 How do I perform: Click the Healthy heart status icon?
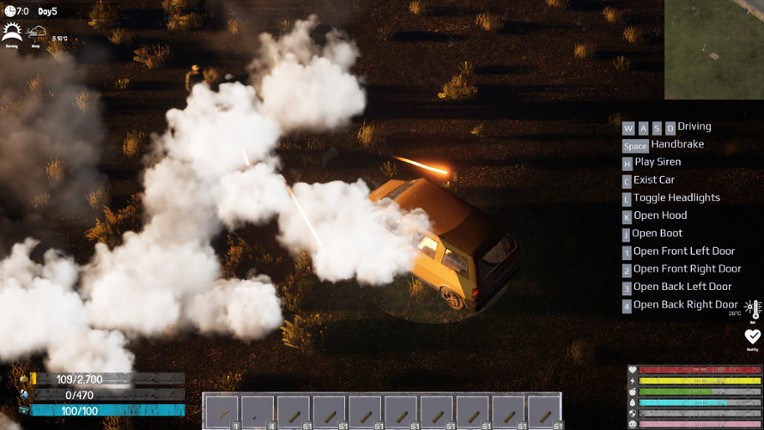pyautogui.click(x=752, y=337)
